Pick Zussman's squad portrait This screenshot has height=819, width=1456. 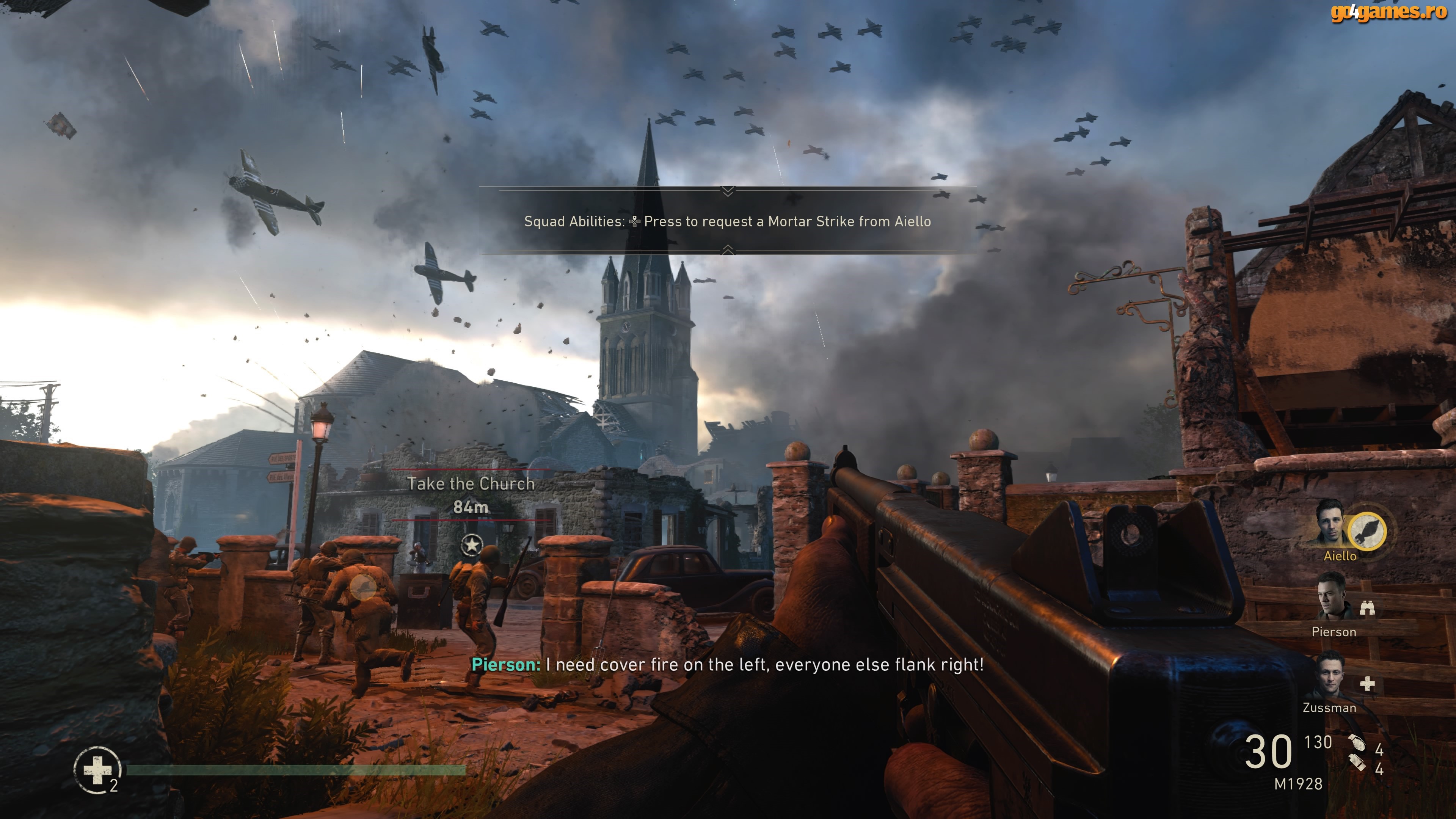pos(1329,675)
